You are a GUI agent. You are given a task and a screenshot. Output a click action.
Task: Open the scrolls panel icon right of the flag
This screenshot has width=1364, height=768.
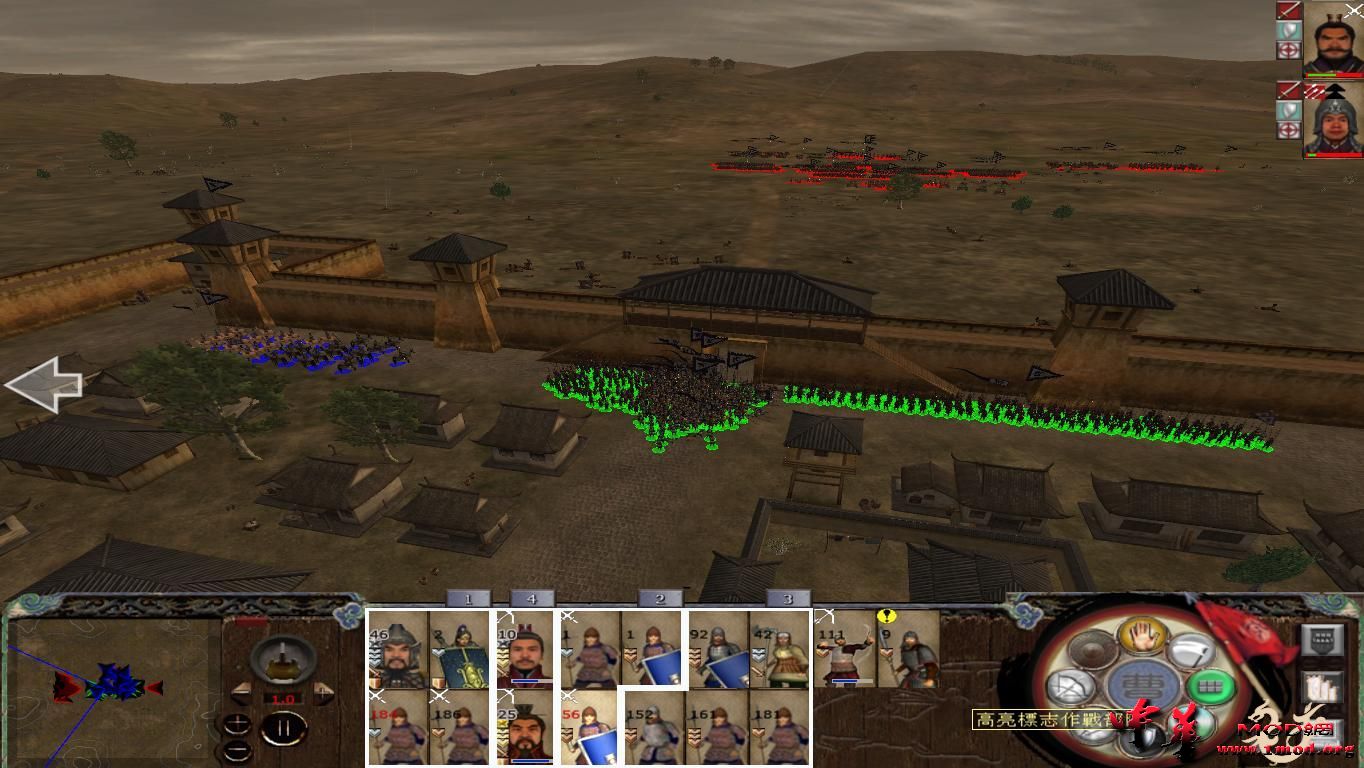coord(1323,686)
